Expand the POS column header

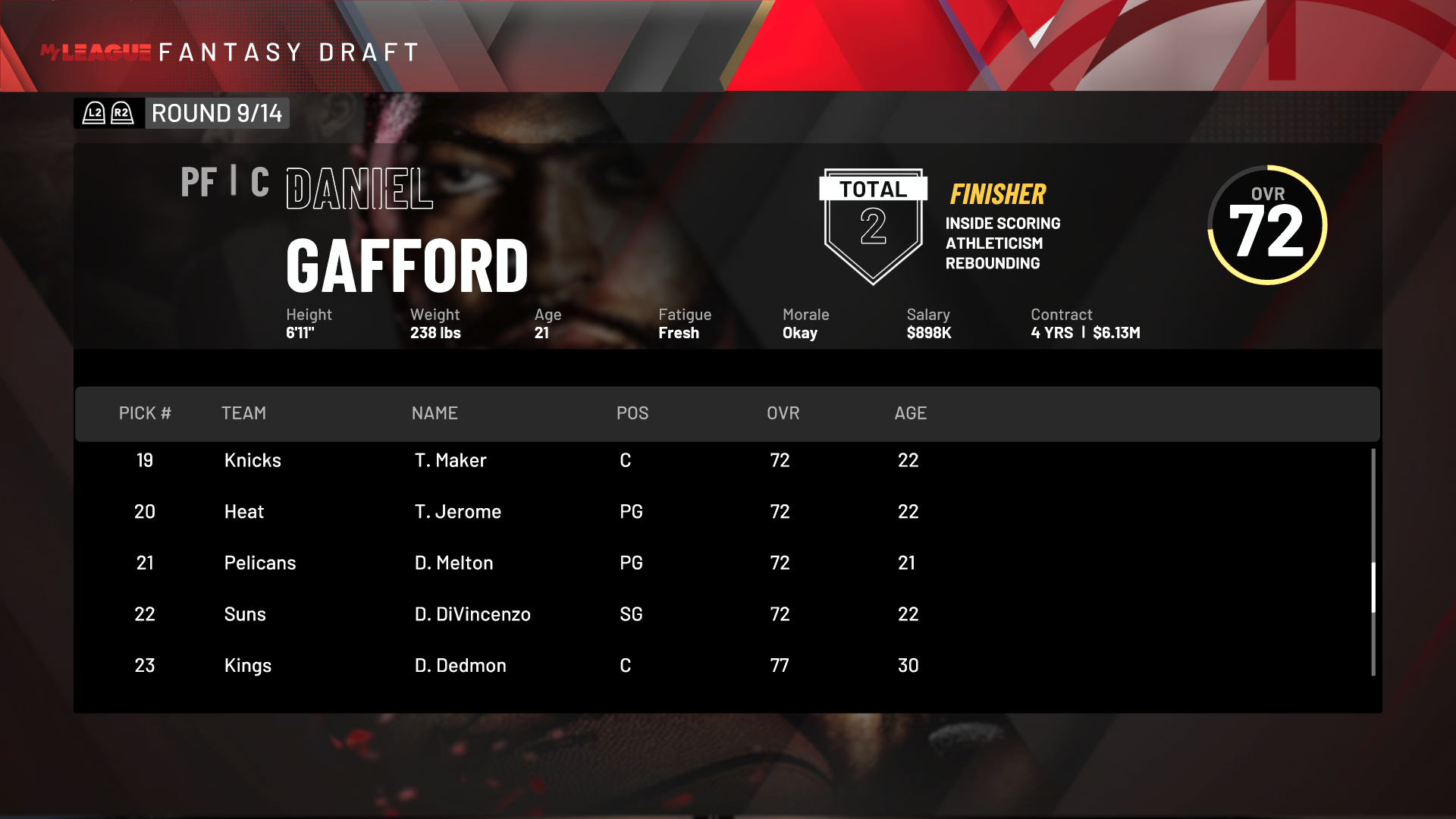(632, 413)
